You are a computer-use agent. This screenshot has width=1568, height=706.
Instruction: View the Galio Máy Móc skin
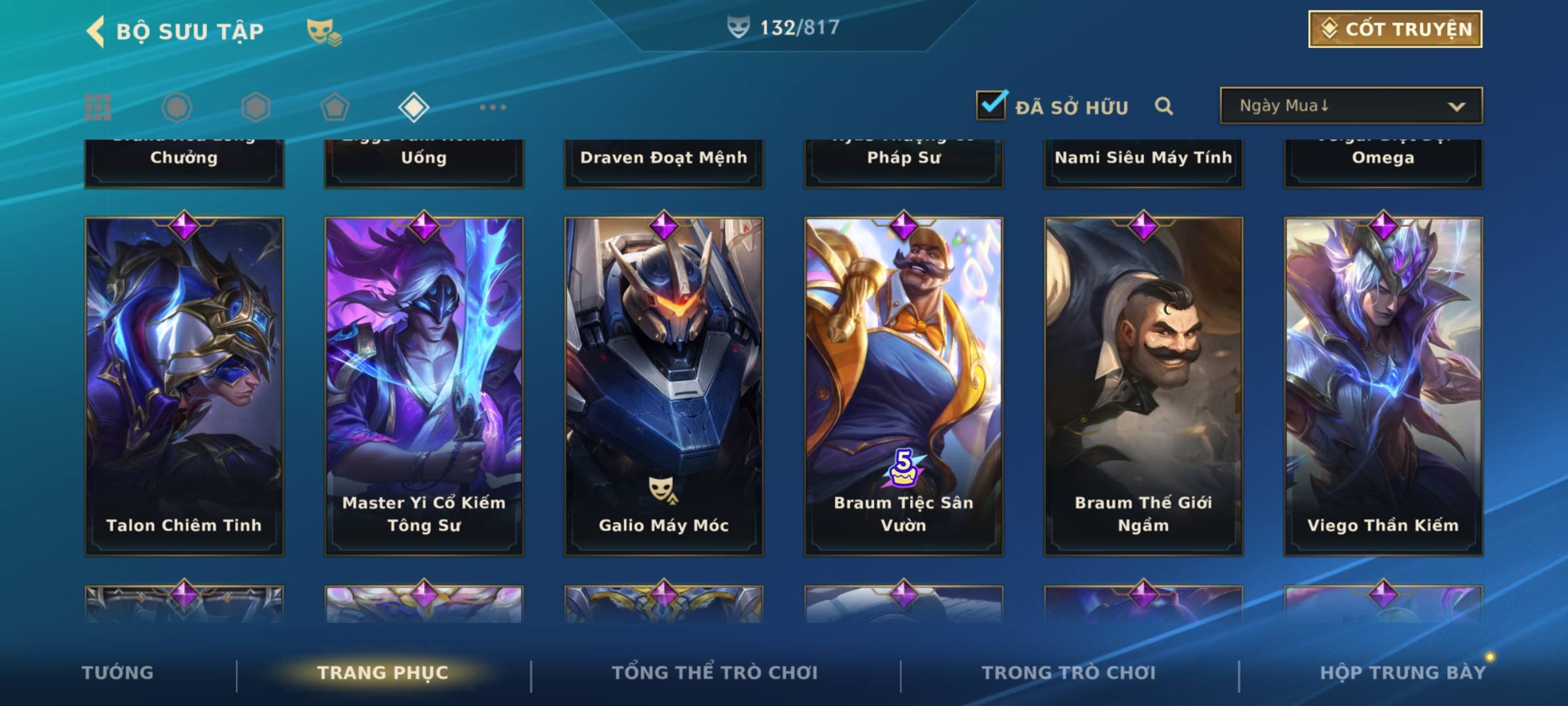[x=664, y=386]
